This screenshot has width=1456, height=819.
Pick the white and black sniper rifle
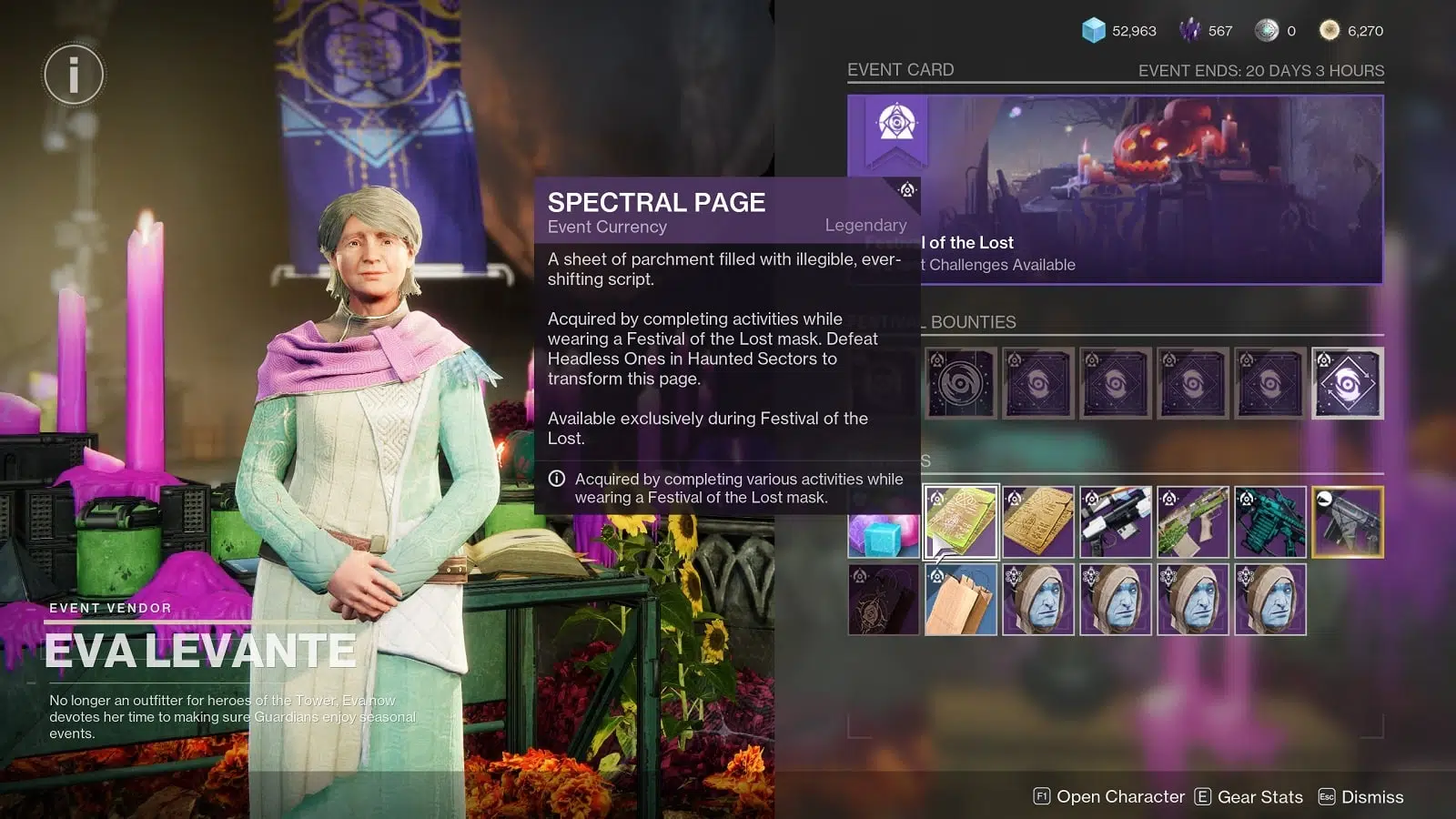[1116, 521]
